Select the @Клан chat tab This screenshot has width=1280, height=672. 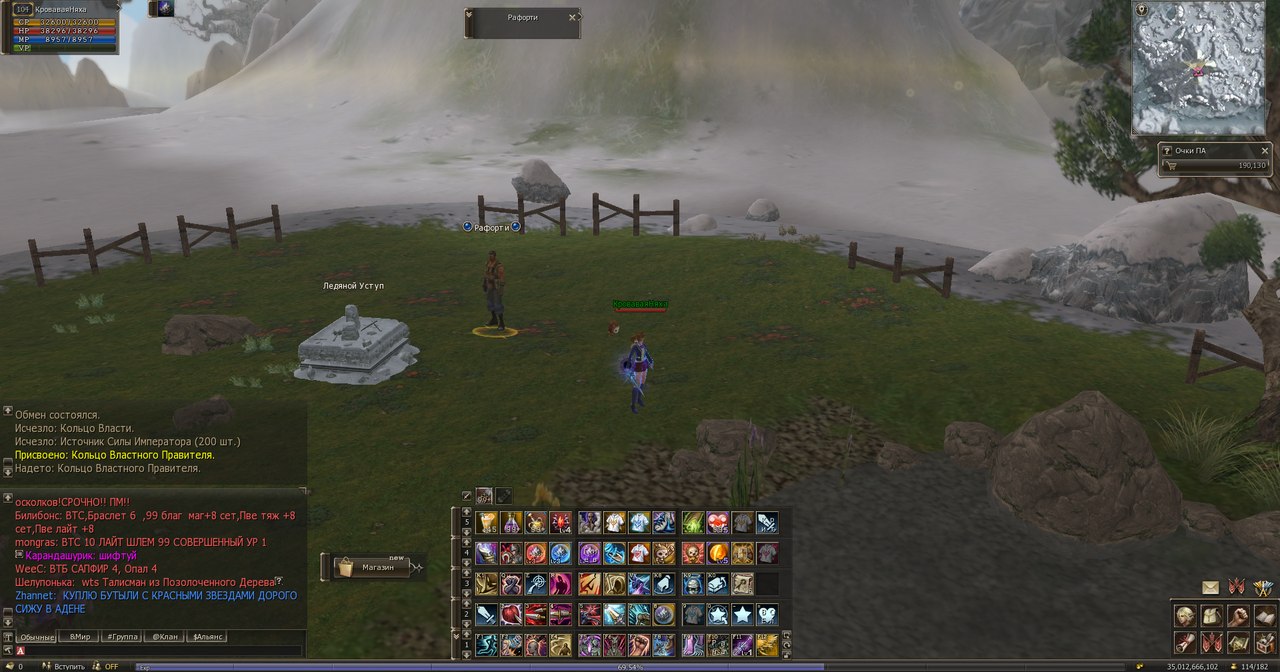[x=165, y=636]
